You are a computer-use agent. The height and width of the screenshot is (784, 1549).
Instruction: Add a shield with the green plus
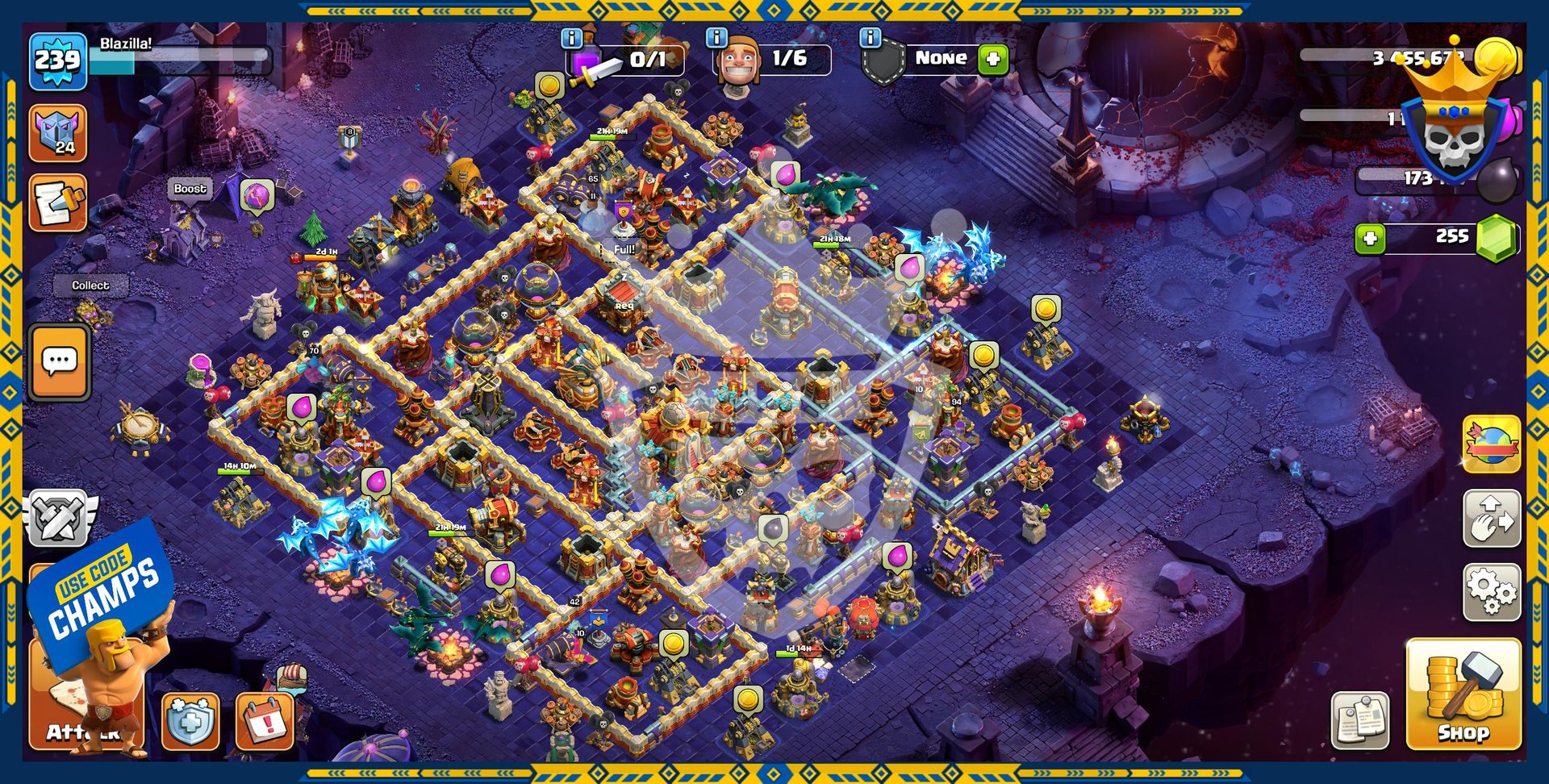[x=993, y=59]
